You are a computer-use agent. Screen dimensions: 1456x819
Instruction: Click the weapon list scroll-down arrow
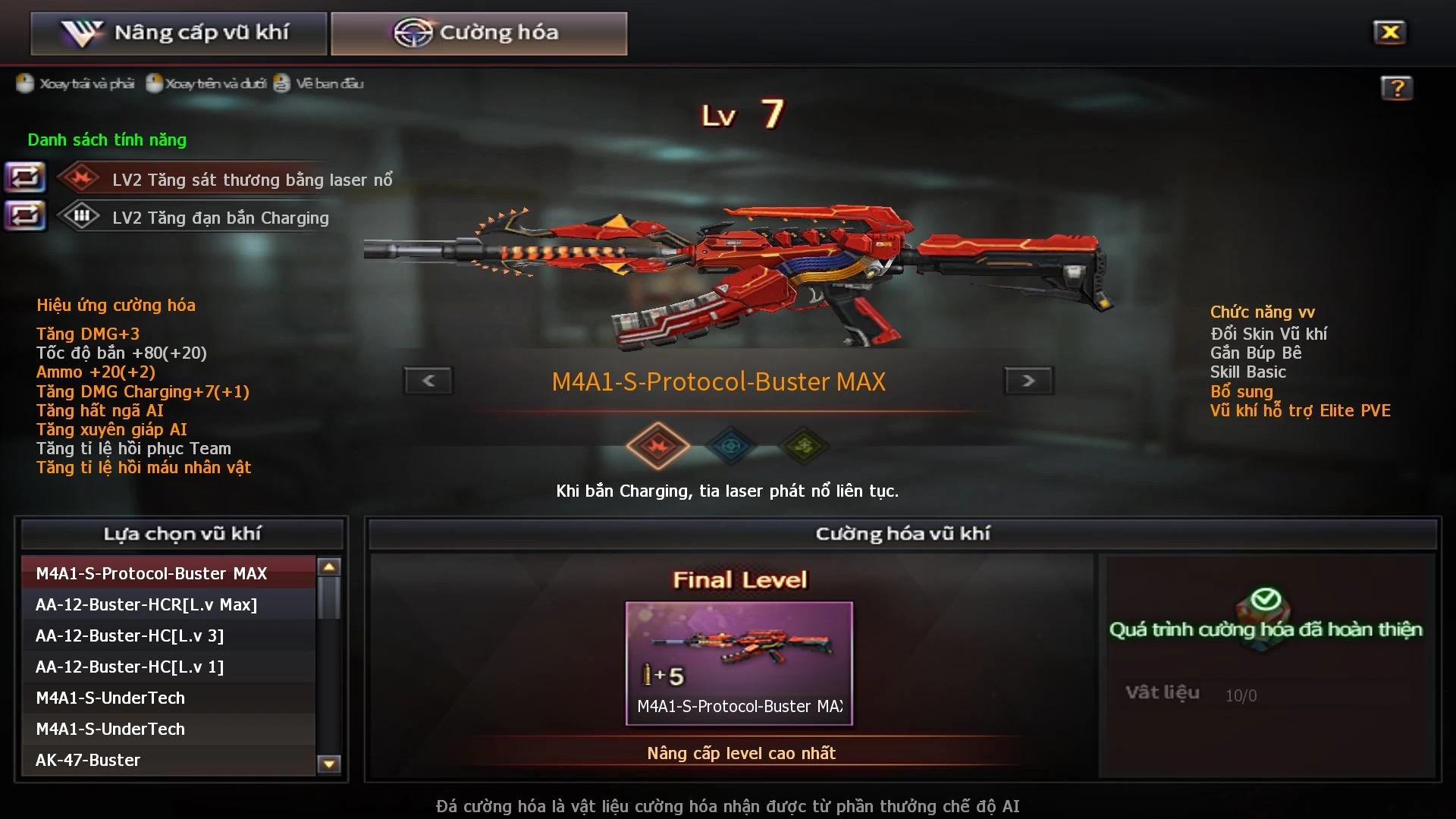click(329, 764)
